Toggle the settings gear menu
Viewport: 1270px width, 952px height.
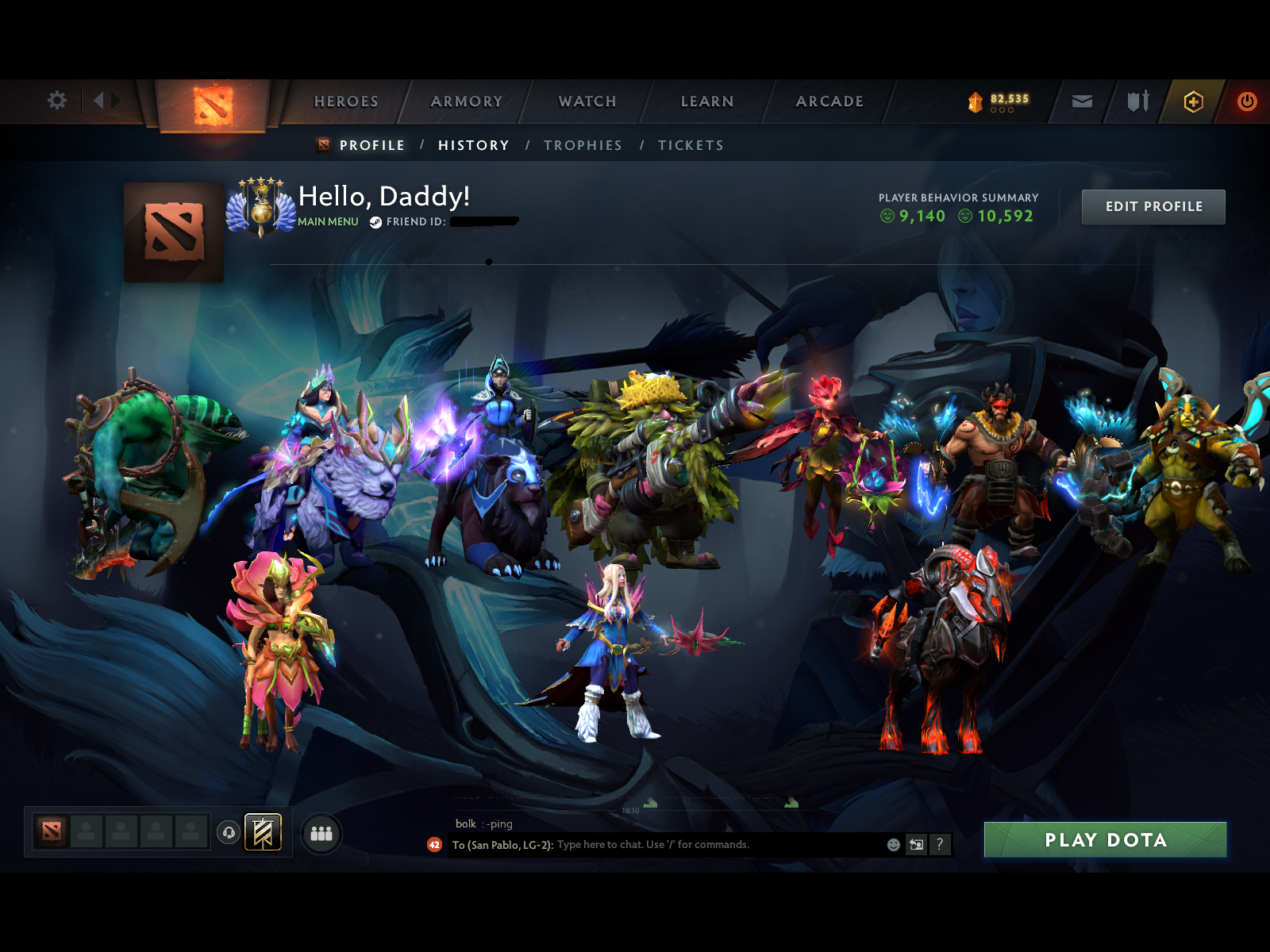[56, 101]
